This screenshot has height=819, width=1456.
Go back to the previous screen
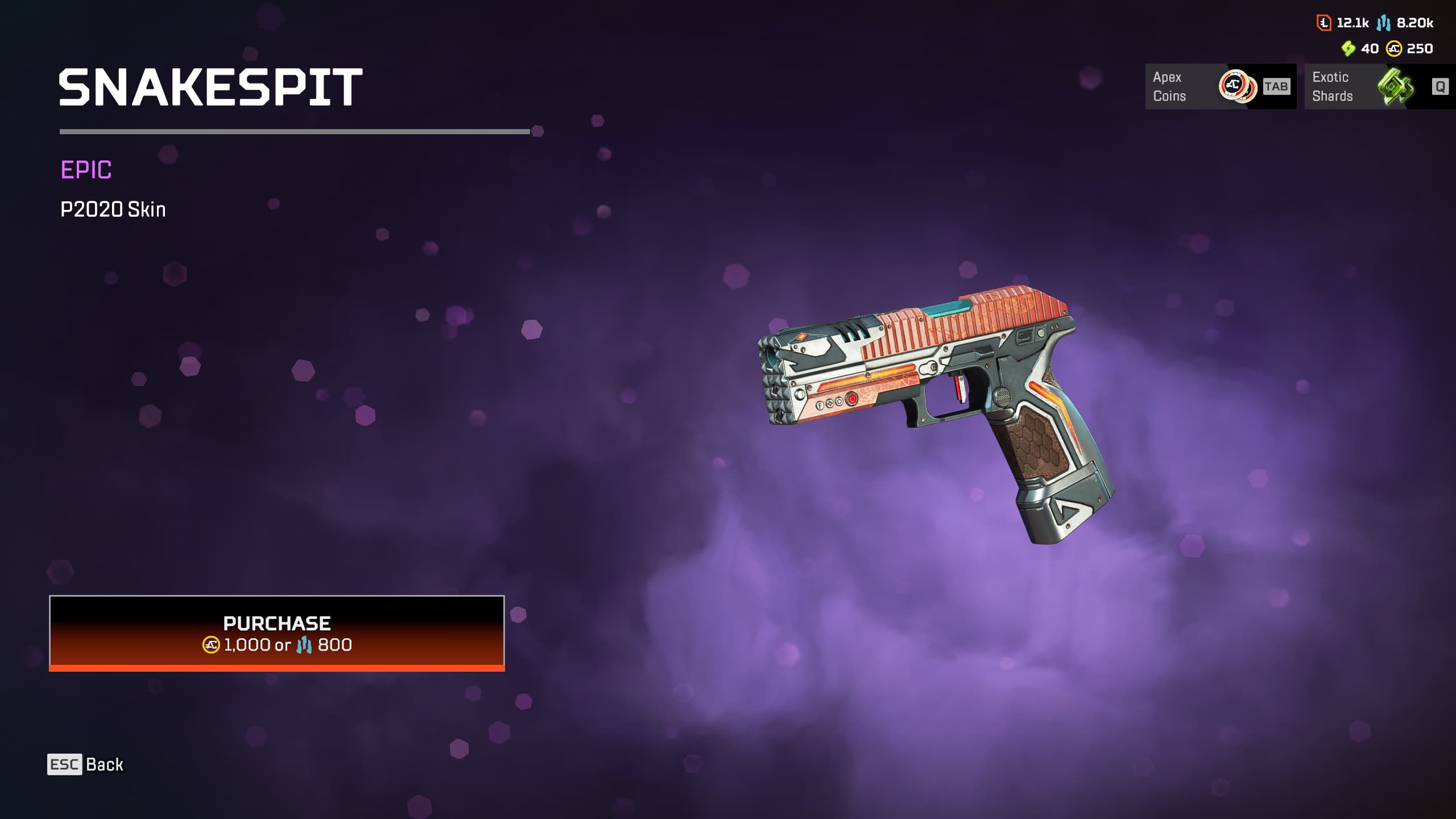click(86, 764)
